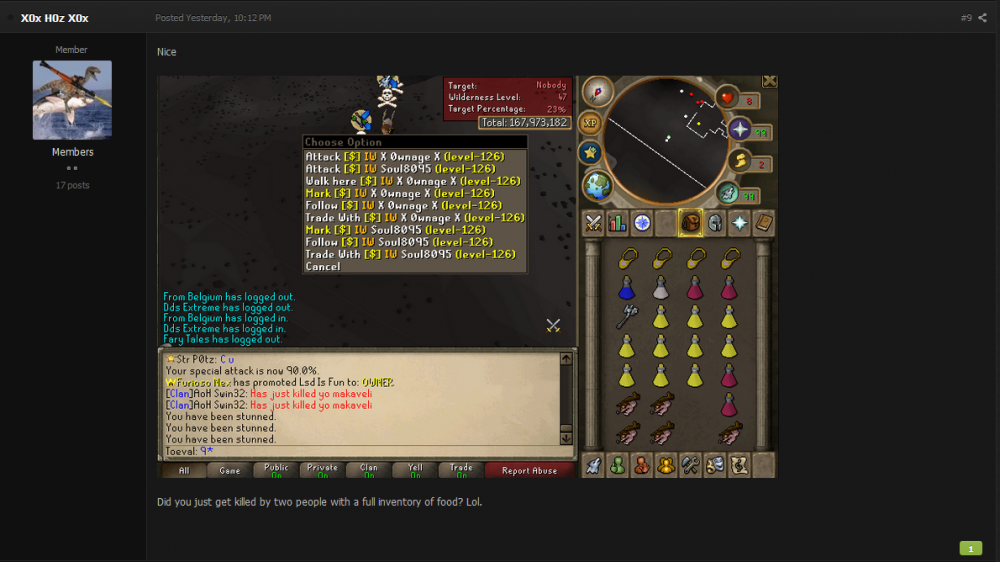Image resolution: width=1000 pixels, height=562 pixels.
Task: Click the compass on the minimap
Action: (597, 92)
